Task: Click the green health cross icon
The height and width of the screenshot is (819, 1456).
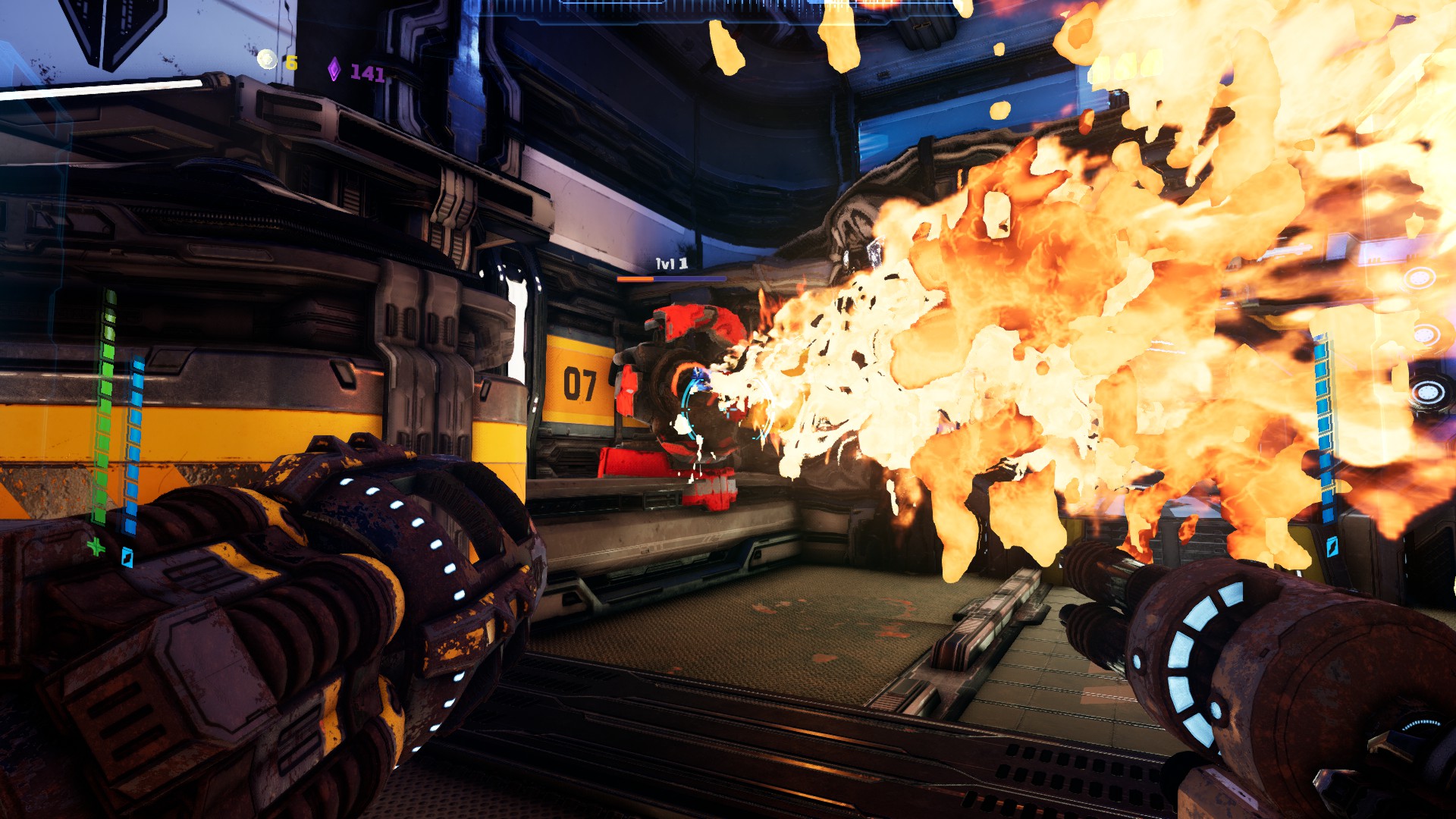Action: click(x=96, y=546)
